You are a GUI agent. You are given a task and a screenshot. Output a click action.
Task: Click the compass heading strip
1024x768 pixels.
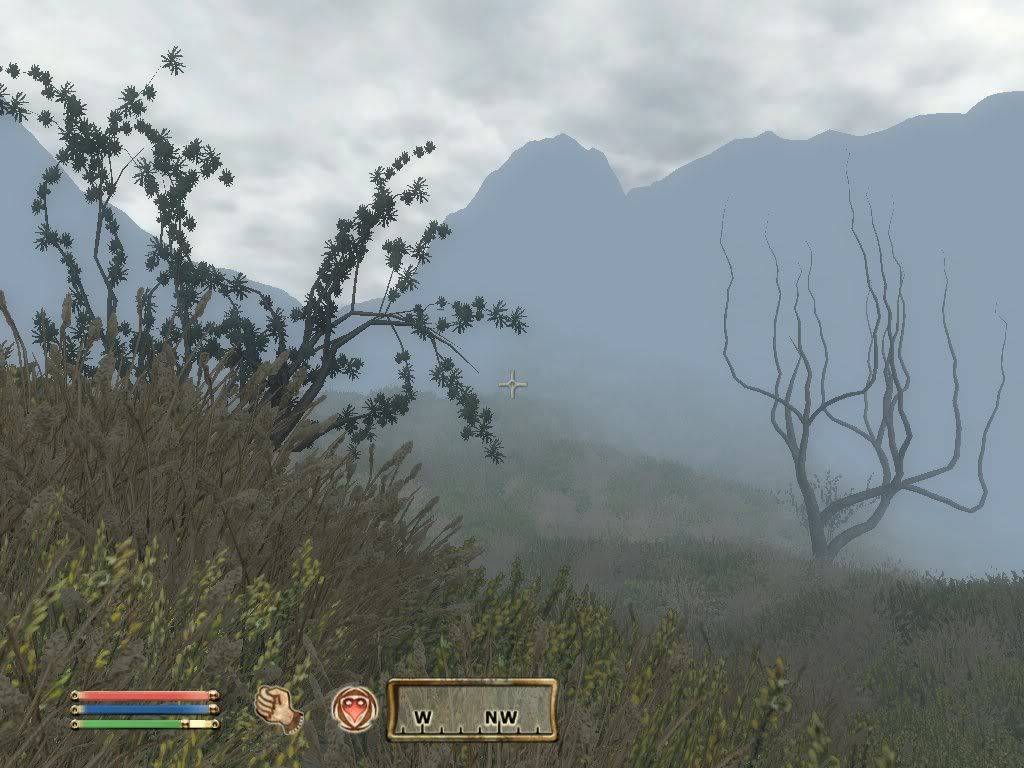pos(472,710)
